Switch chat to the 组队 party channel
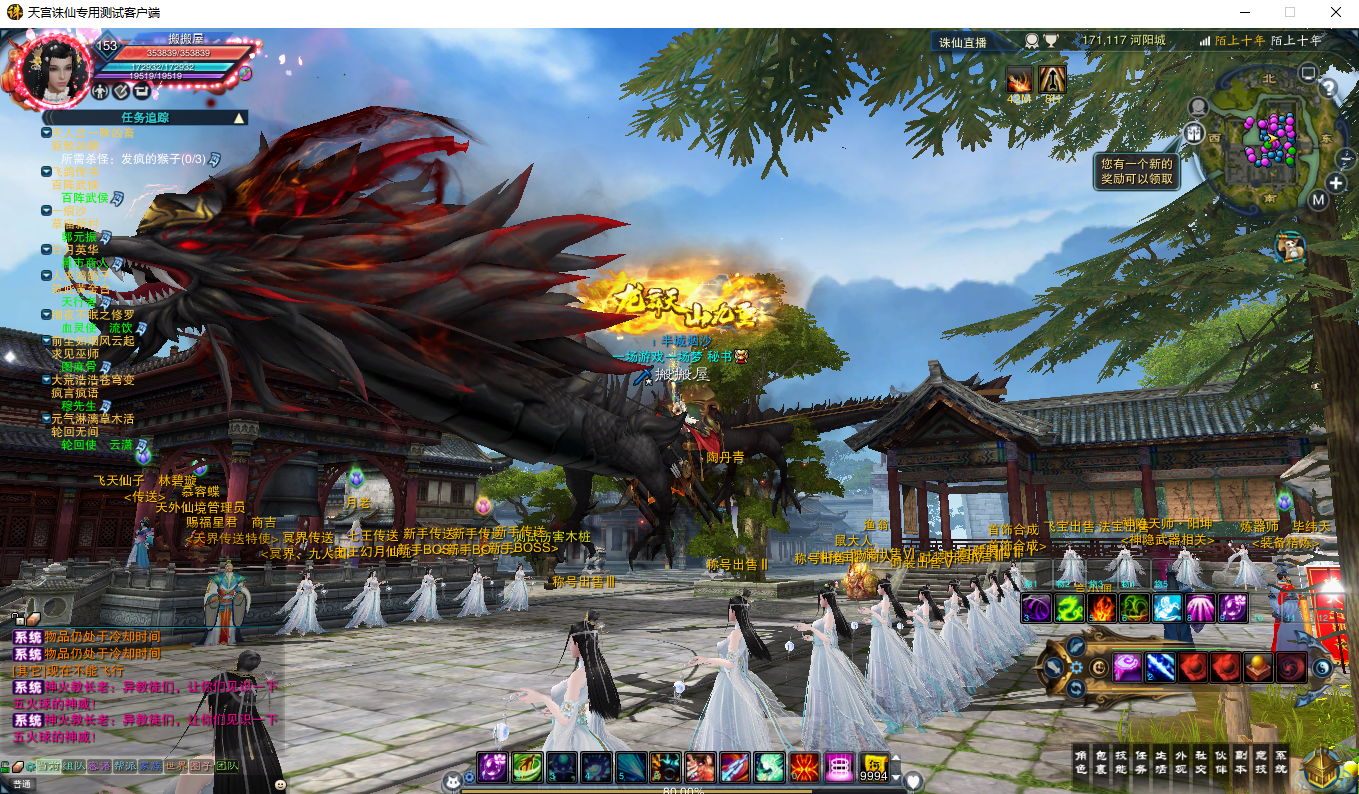 pyautogui.click(x=73, y=766)
